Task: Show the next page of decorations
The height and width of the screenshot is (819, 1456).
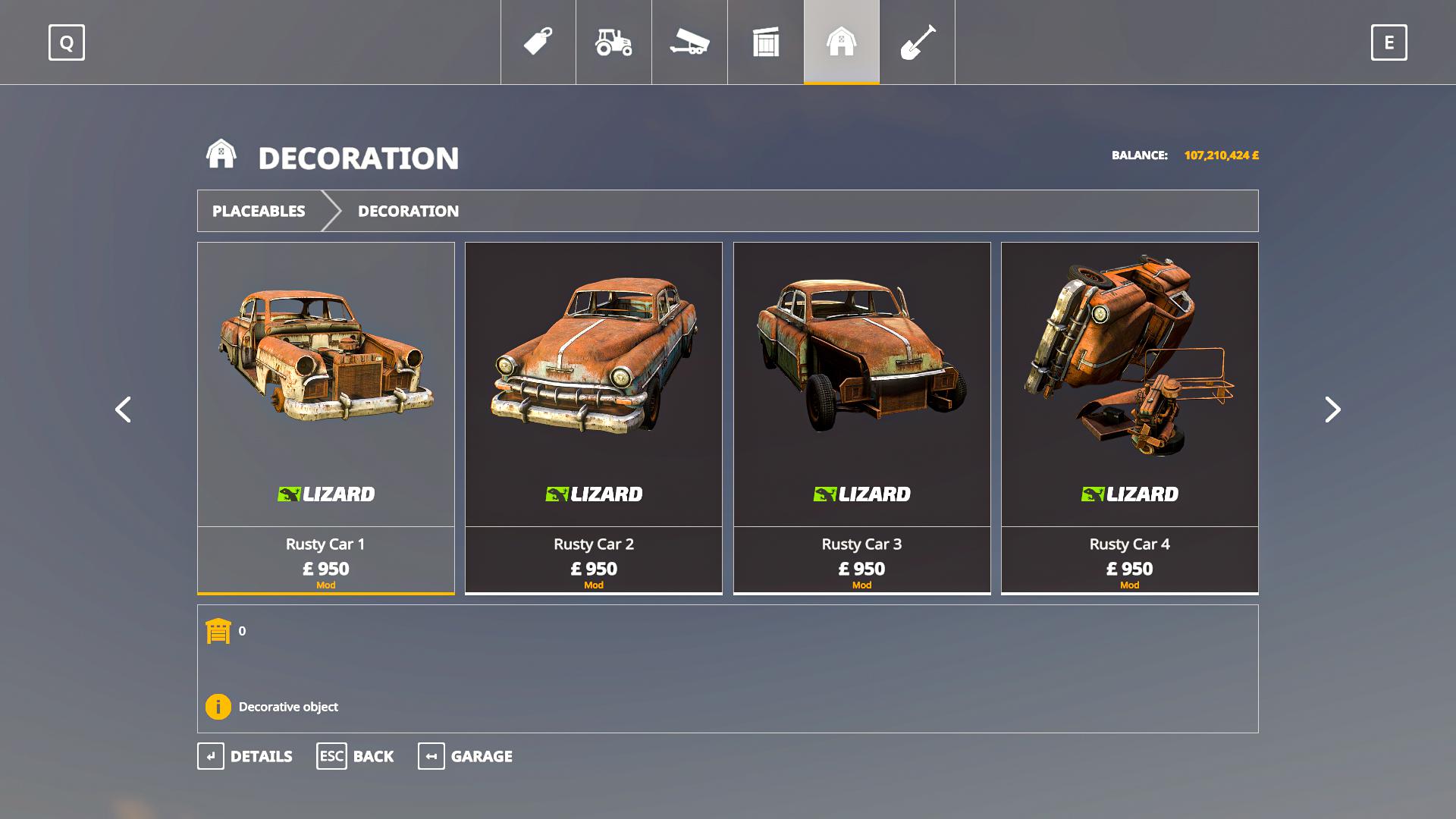Action: point(1332,409)
